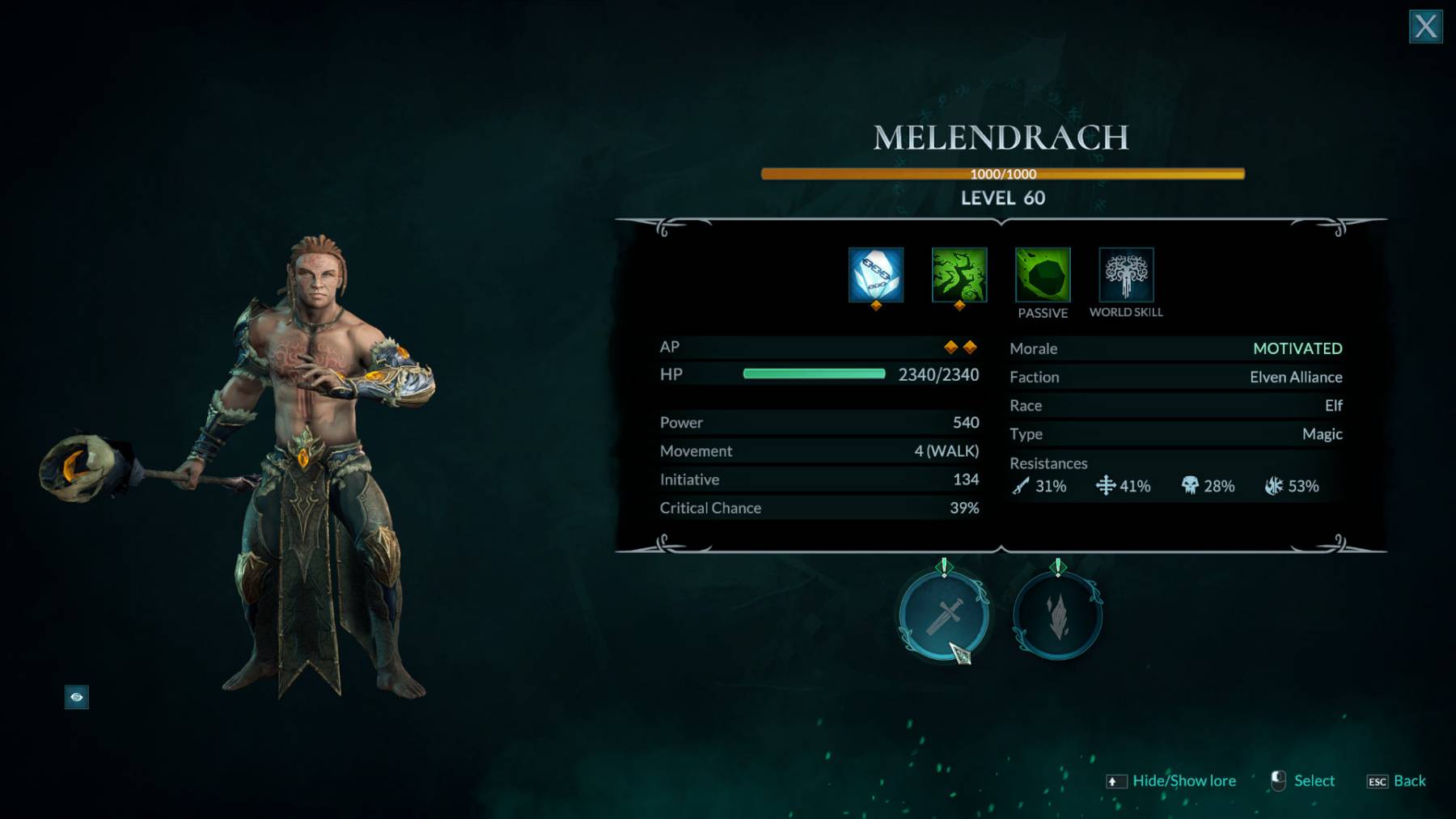Viewport: 1456px width, 819px height.
Task: Select the green thorny roots skill icon
Action: (x=959, y=275)
